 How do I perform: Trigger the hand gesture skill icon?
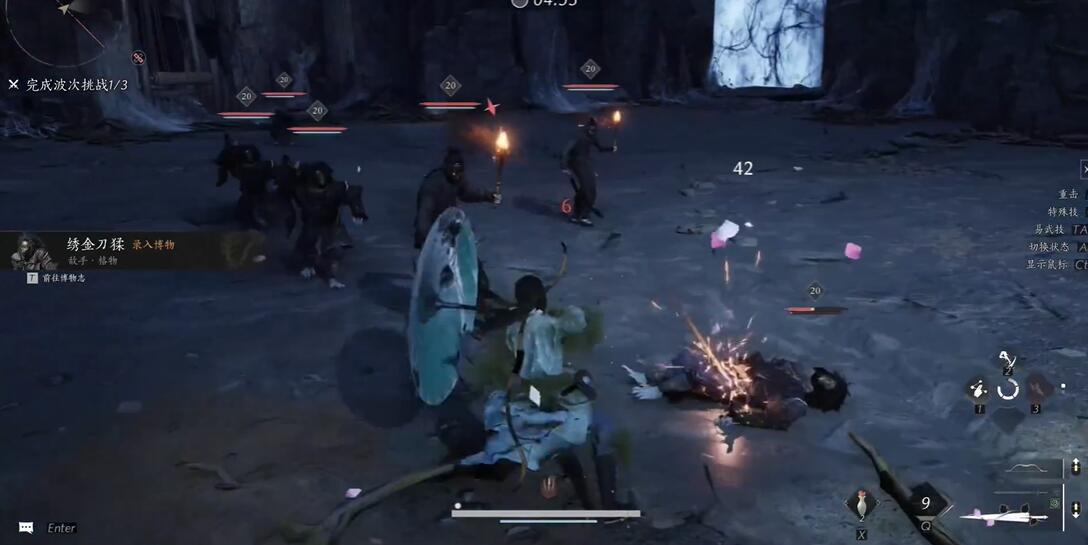coord(978,390)
